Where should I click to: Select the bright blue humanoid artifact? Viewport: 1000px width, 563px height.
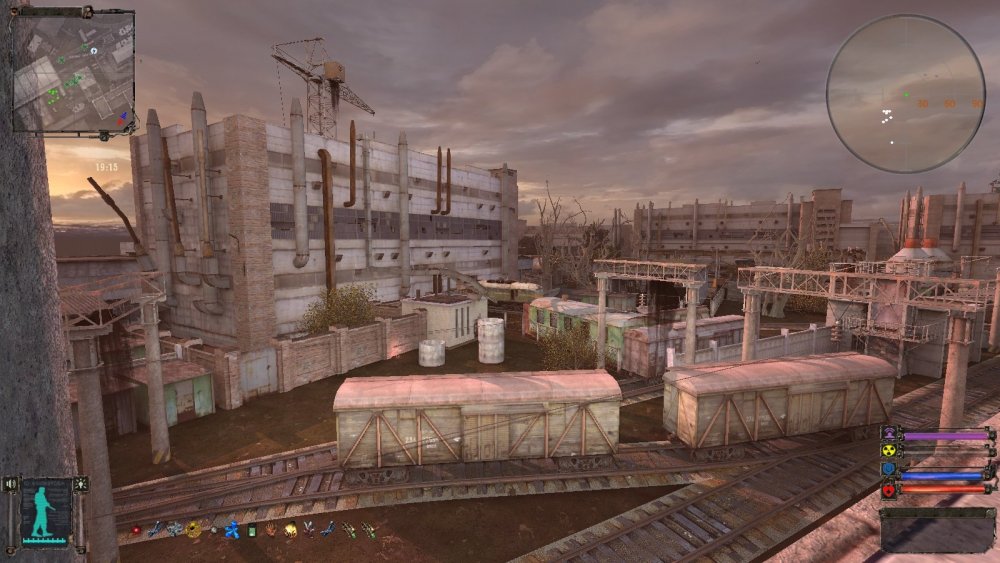(x=232, y=530)
